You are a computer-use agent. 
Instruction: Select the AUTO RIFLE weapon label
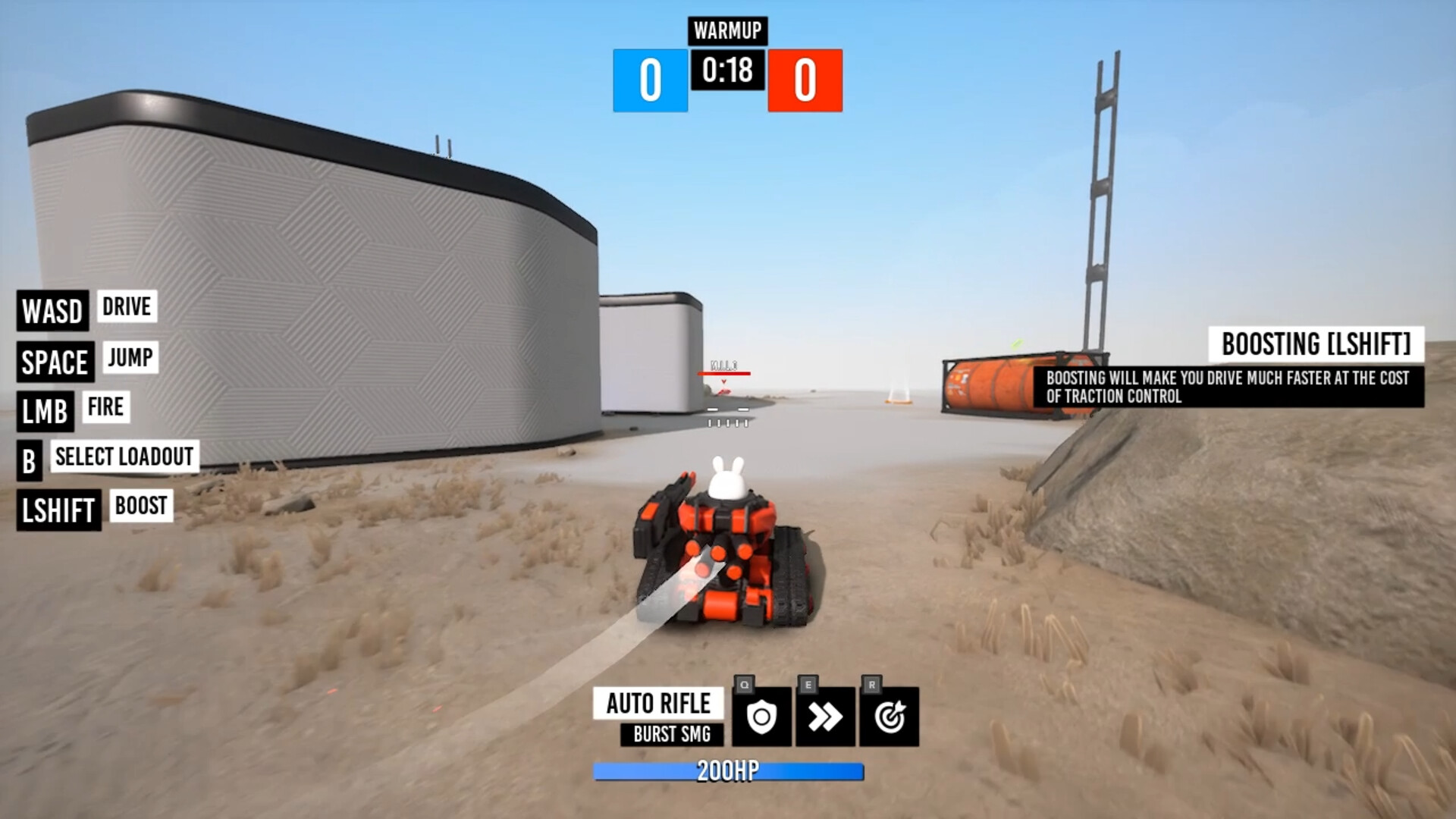point(657,704)
